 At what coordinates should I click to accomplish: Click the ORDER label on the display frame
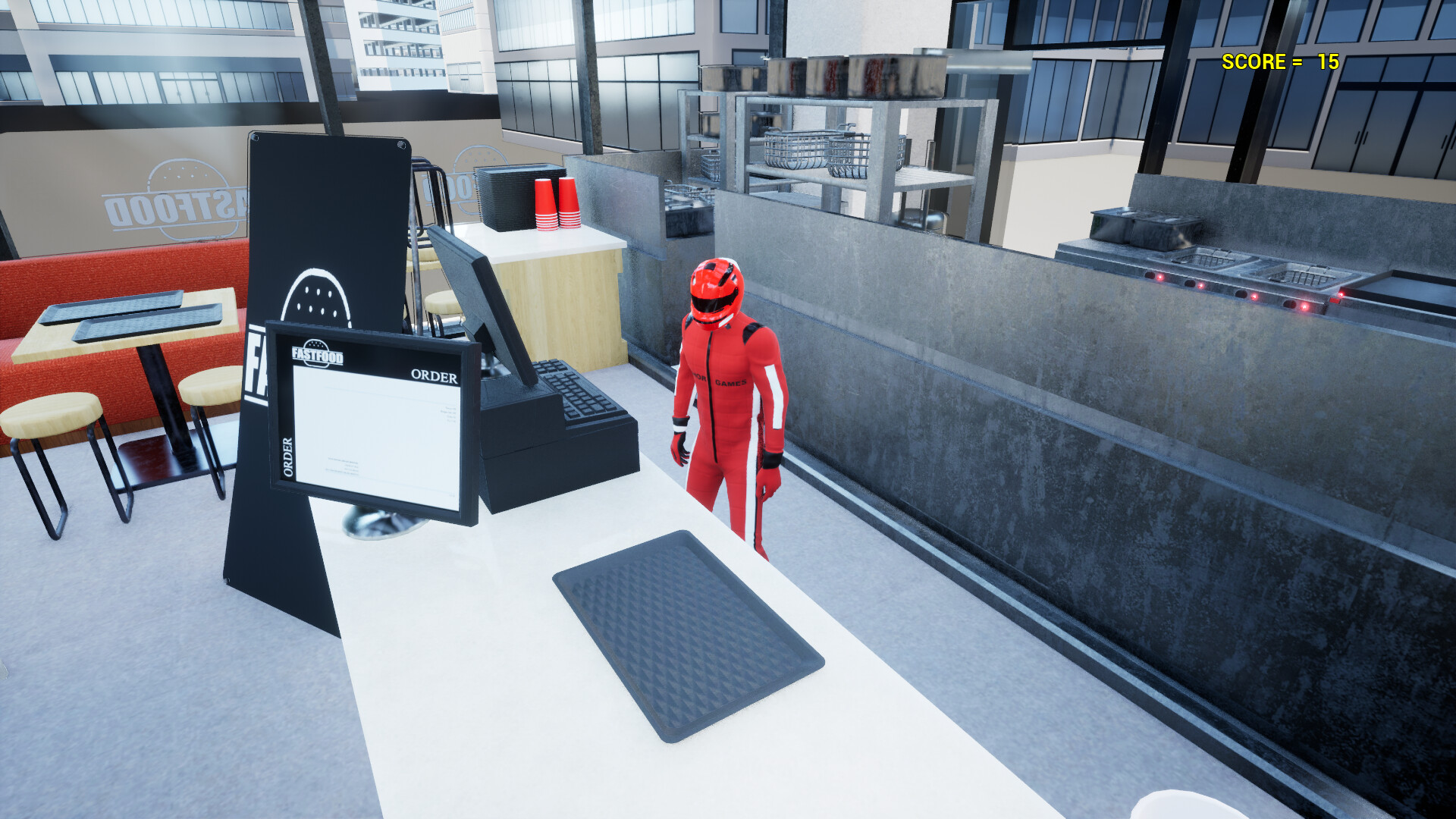tap(435, 375)
